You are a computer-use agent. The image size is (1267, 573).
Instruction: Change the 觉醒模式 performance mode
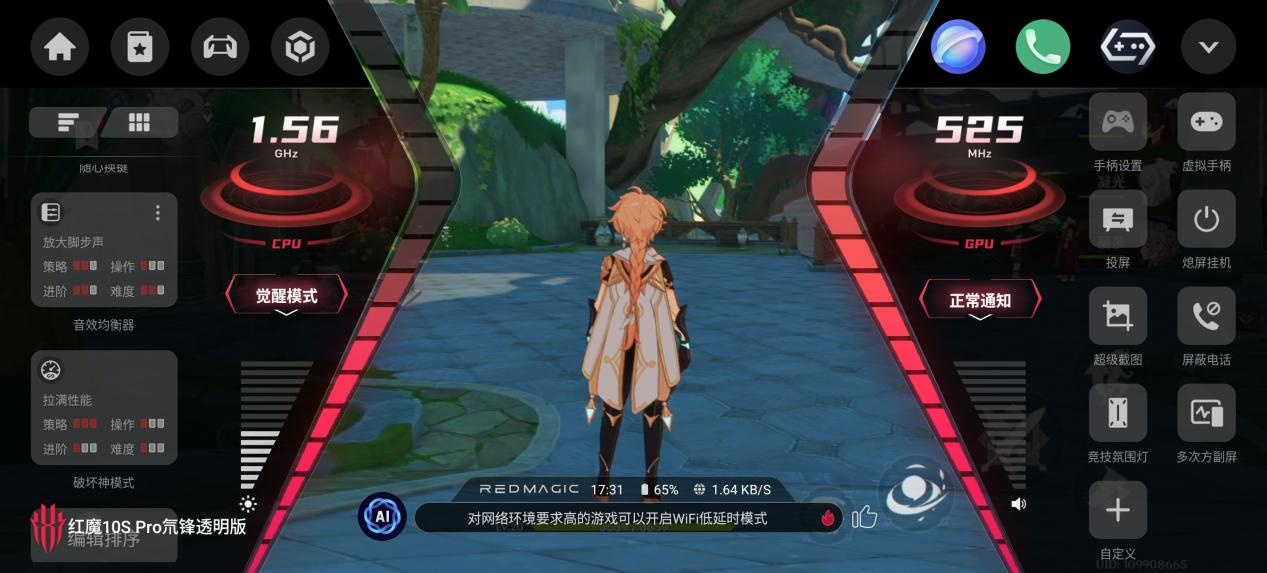click(x=286, y=296)
